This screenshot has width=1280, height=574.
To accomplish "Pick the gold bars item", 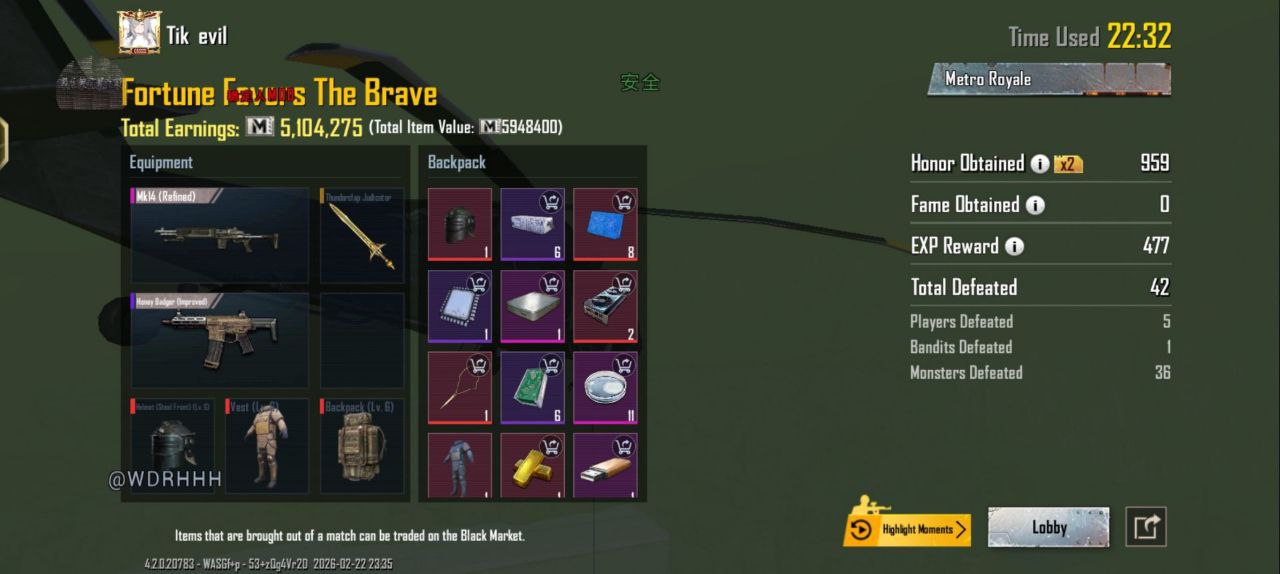I will point(533,465).
